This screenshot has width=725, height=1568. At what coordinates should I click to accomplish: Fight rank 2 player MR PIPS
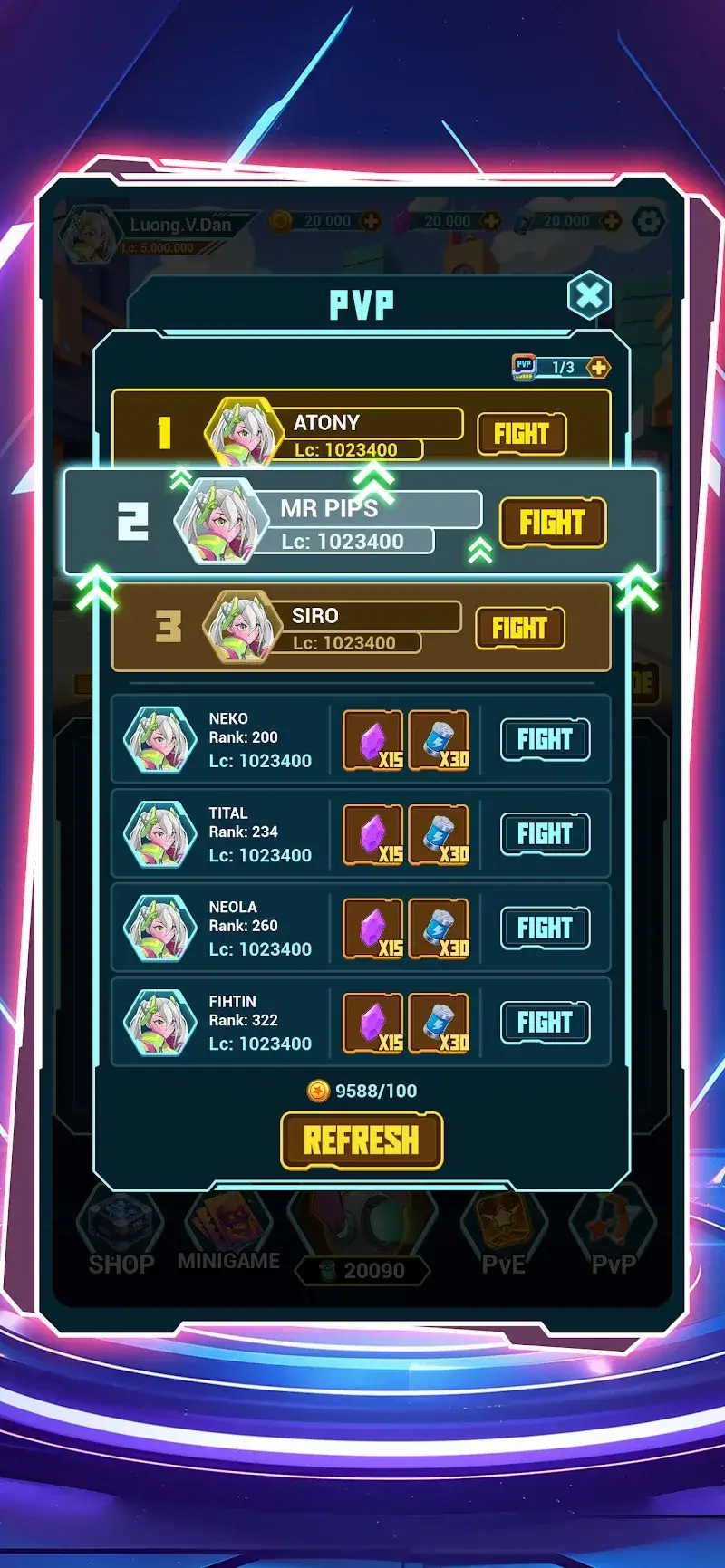(x=552, y=523)
